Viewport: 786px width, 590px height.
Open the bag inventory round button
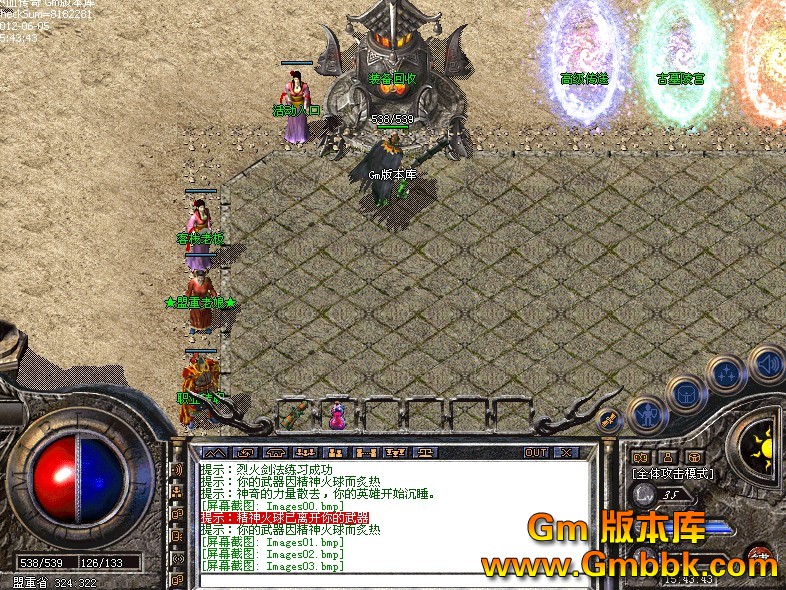tap(686, 395)
